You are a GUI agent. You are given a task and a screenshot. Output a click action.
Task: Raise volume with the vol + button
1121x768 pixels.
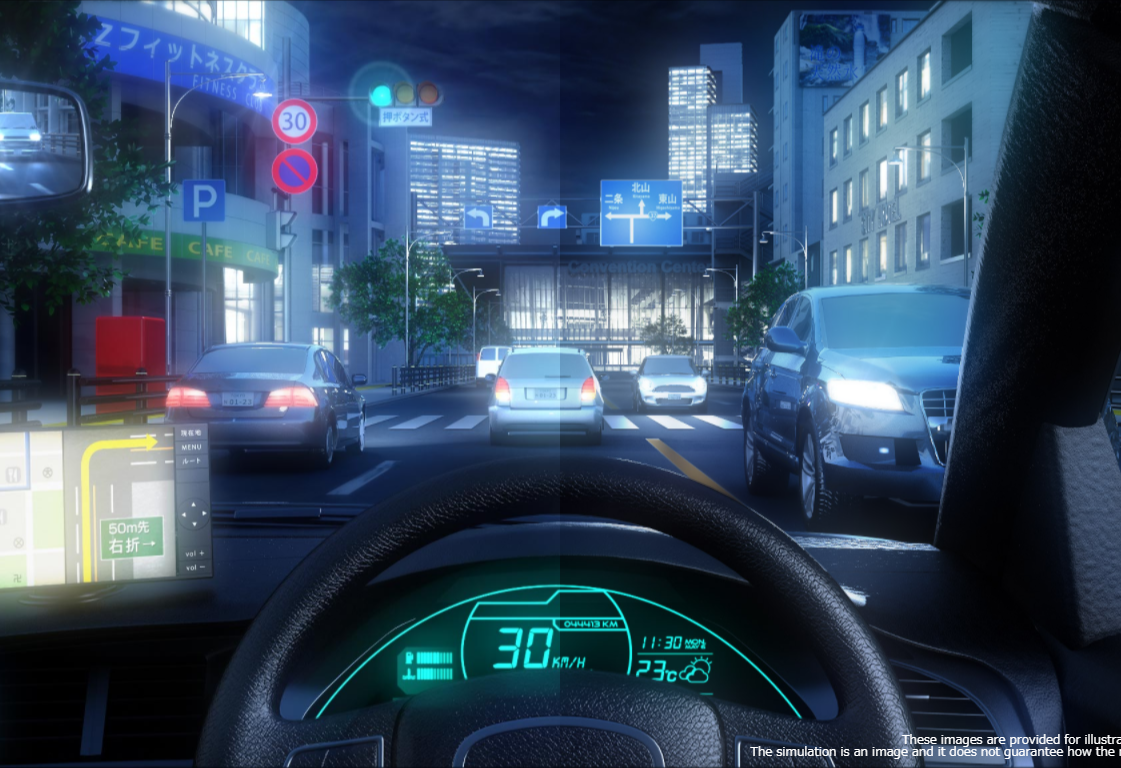(196, 553)
